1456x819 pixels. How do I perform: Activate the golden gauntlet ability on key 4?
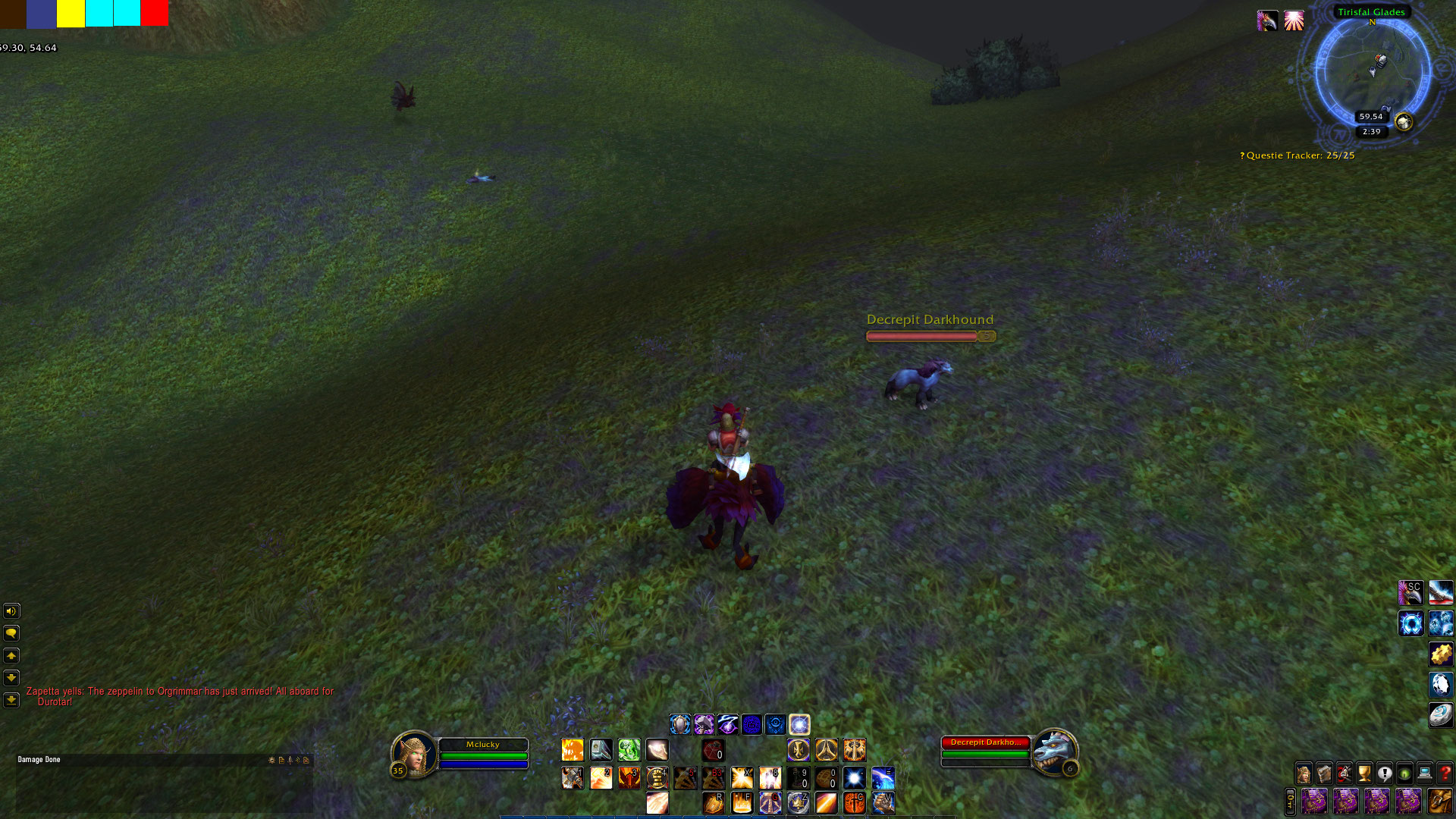click(657, 778)
